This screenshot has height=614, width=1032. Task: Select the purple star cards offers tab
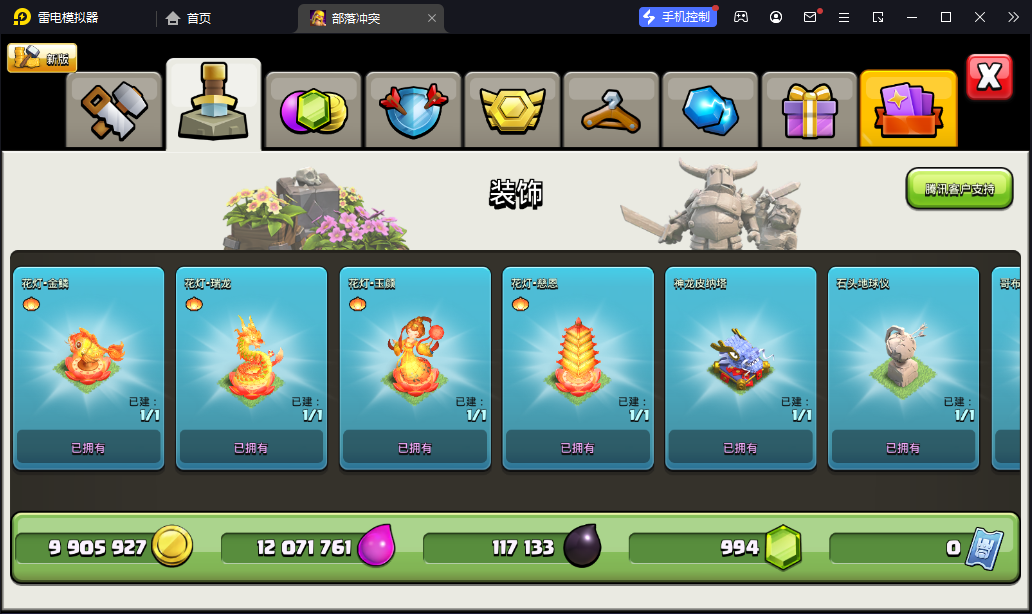(908, 110)
